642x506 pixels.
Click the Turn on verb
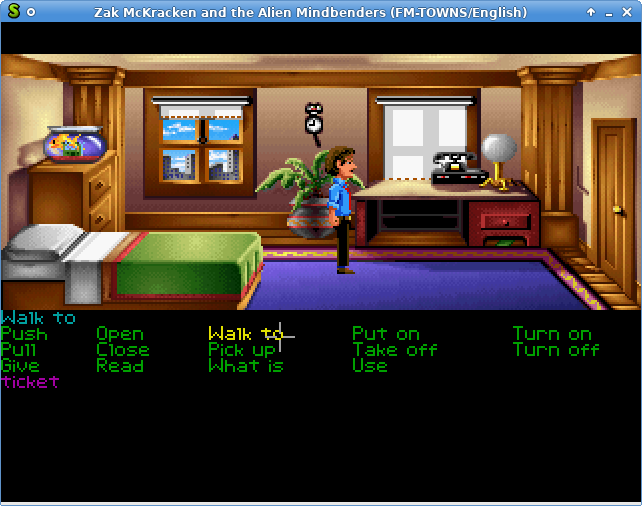552,334
